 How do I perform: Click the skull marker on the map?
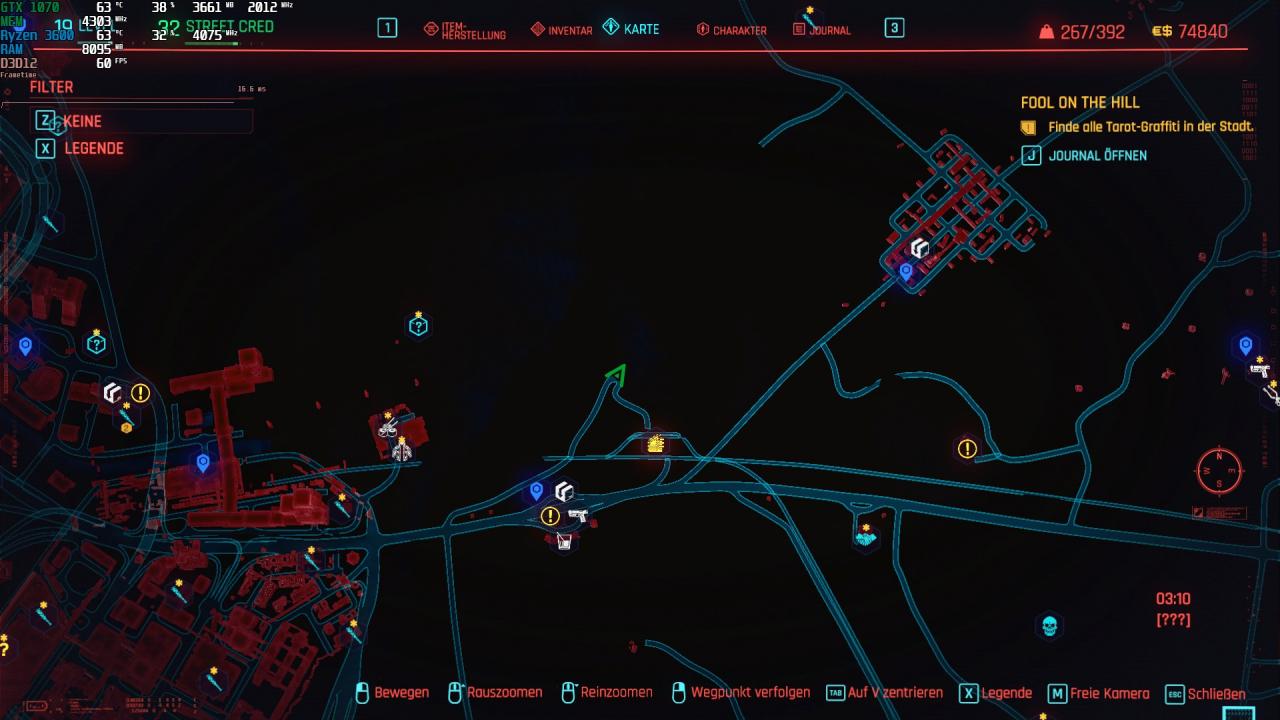[1048, 626]
